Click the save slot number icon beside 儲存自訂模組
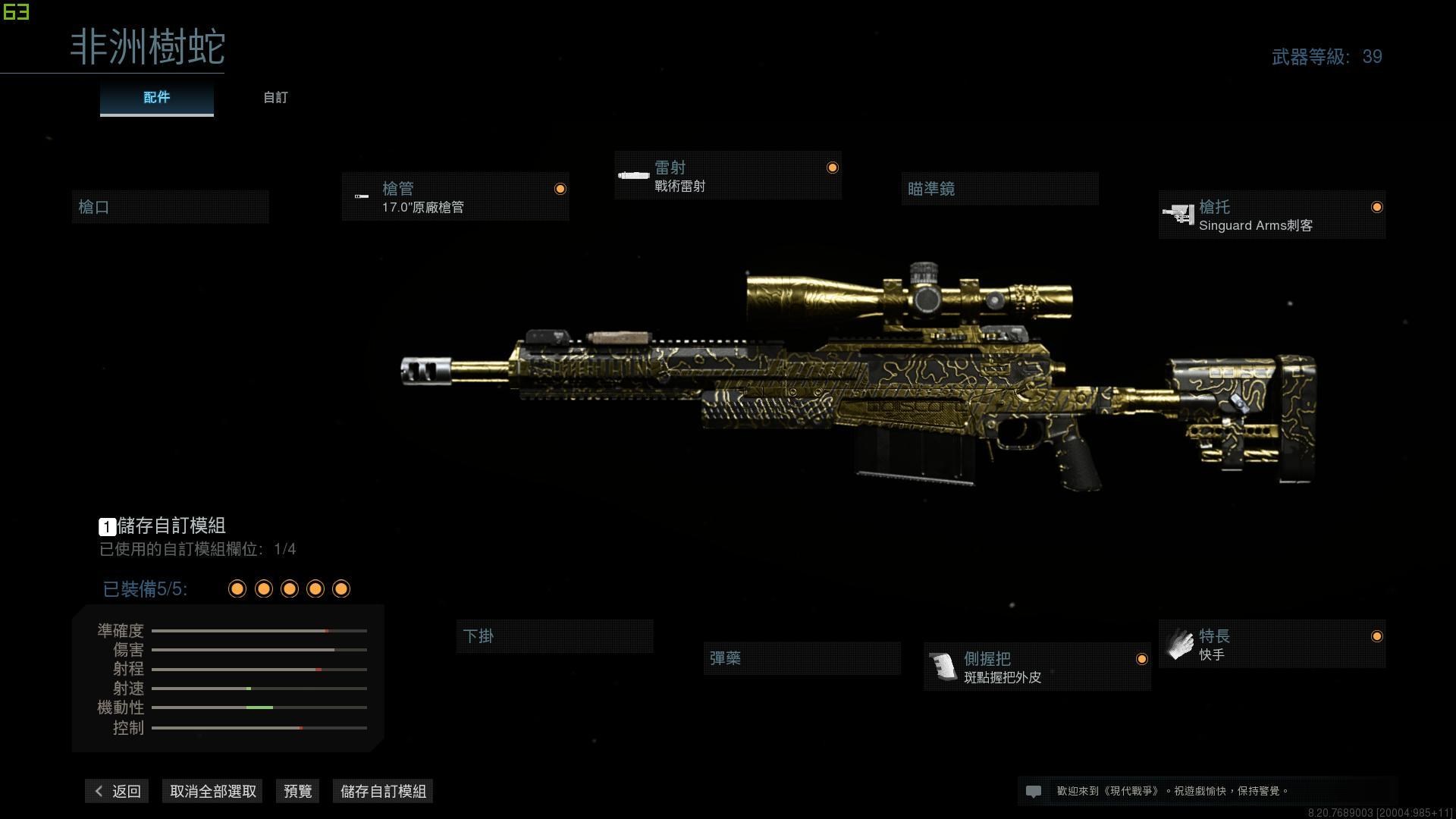Screen dimensions: 1456x819 coord(107,526)
